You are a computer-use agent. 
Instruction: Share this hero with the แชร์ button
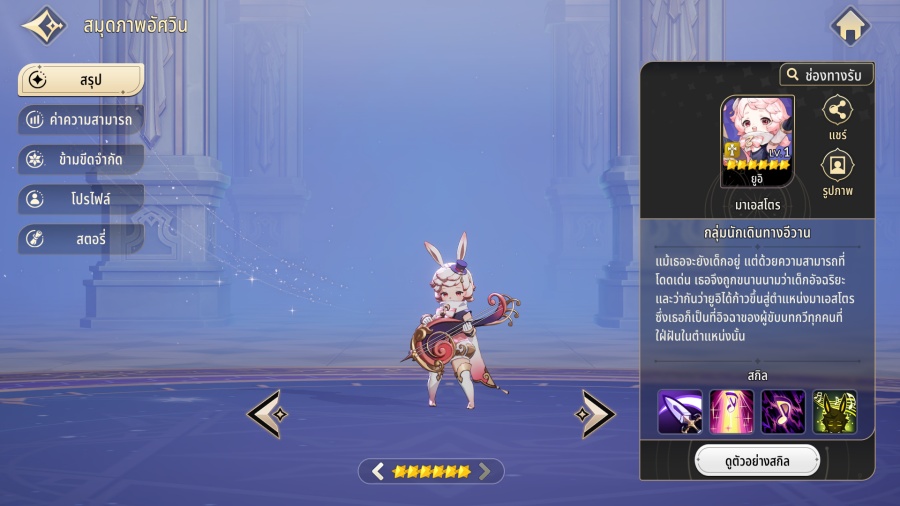coord(837,118)
